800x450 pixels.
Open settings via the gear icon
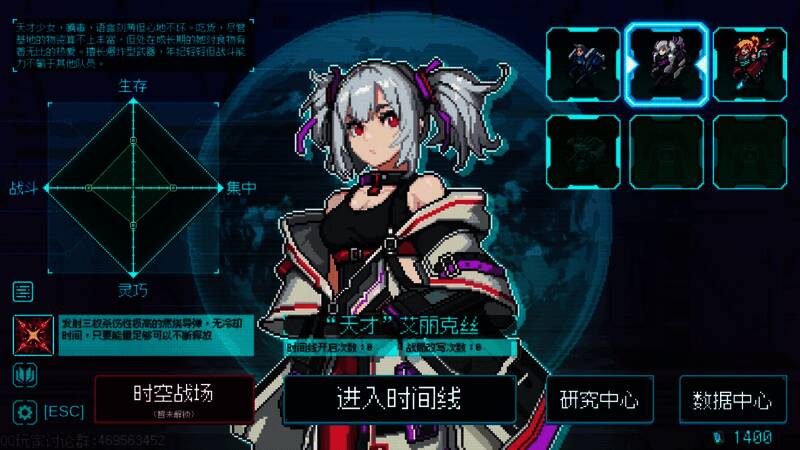coord(23,411)
